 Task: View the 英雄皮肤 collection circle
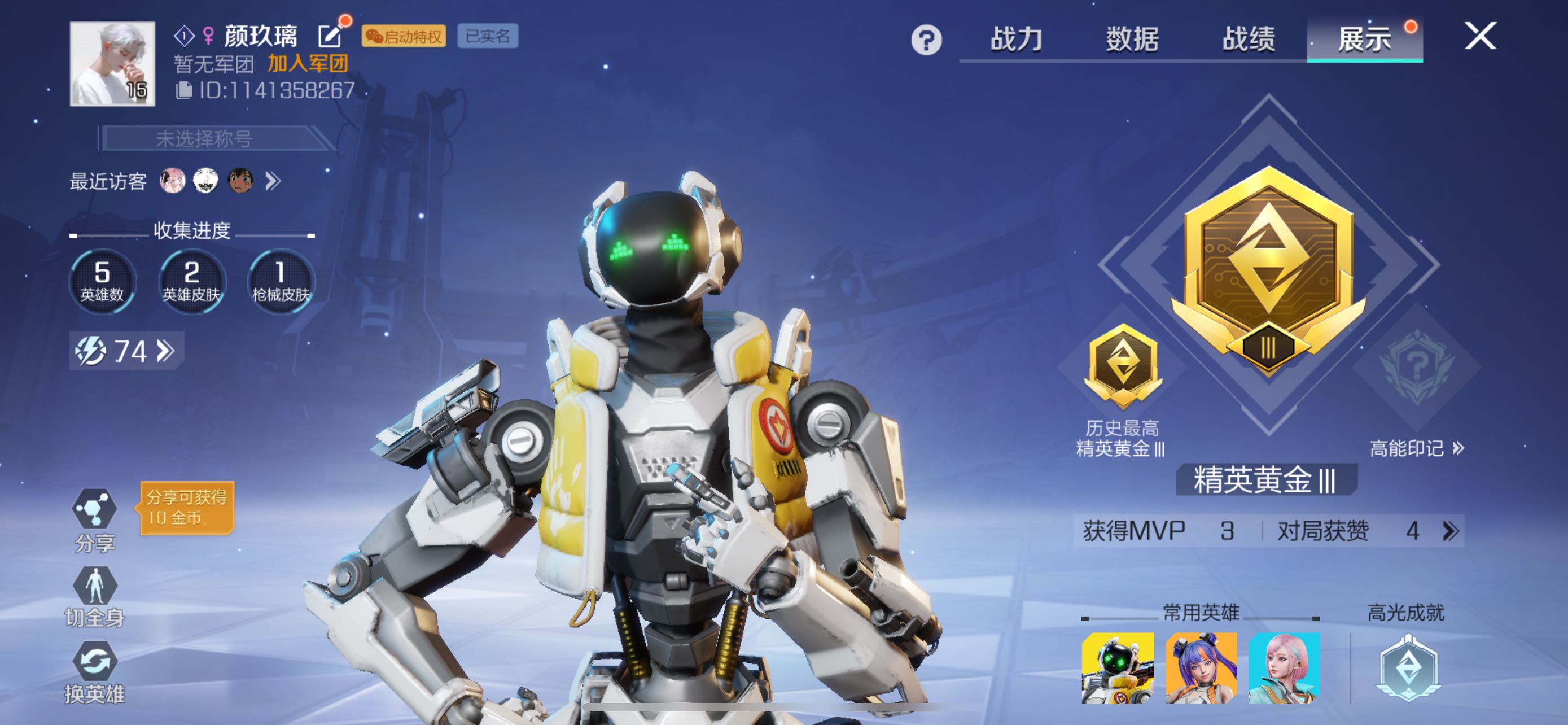tap(191, 281)
